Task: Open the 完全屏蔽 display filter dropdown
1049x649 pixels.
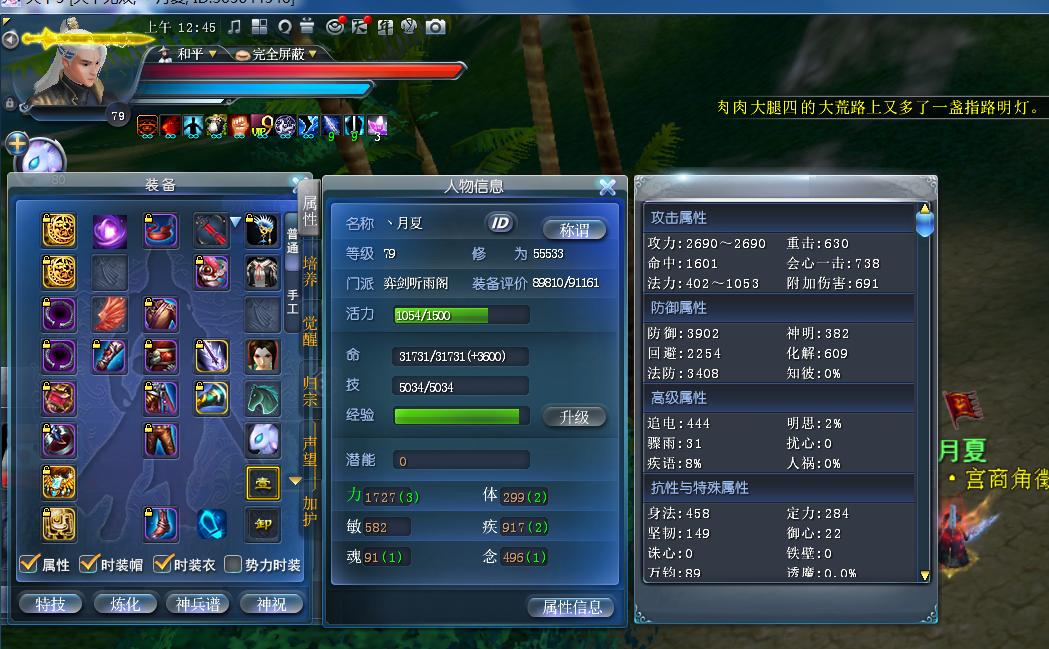Action: (x=275, y=54)
